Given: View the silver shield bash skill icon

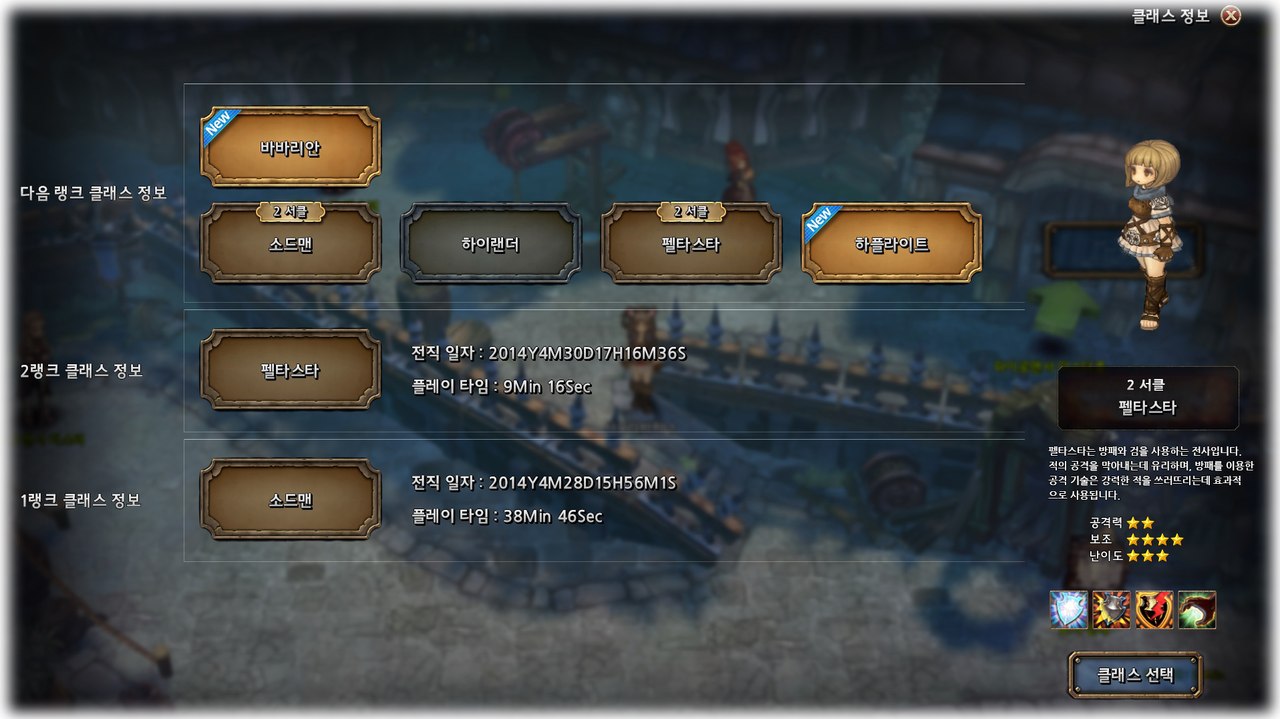Looking at the screenshot, I should [1112, 610].
